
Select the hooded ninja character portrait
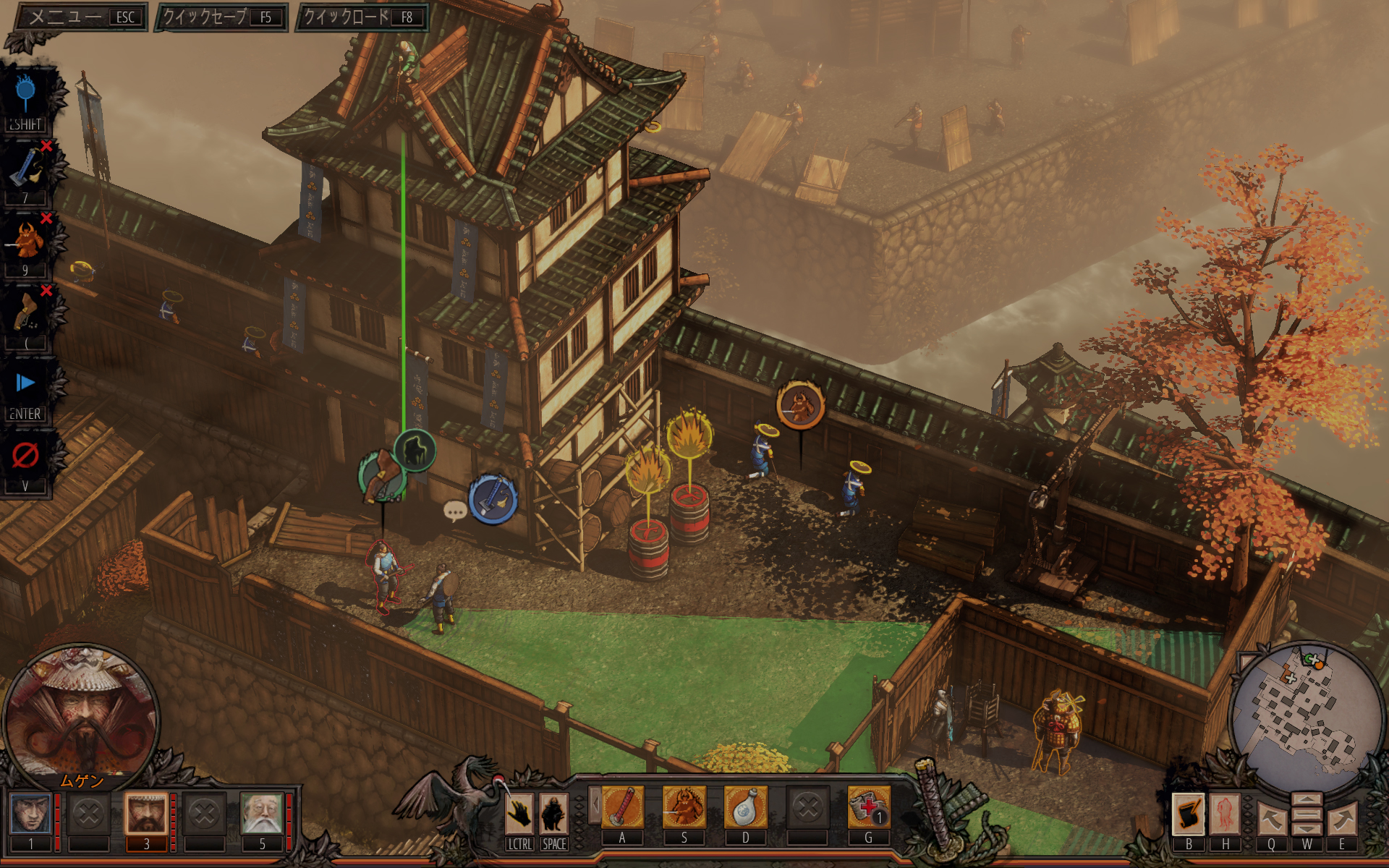30,814
